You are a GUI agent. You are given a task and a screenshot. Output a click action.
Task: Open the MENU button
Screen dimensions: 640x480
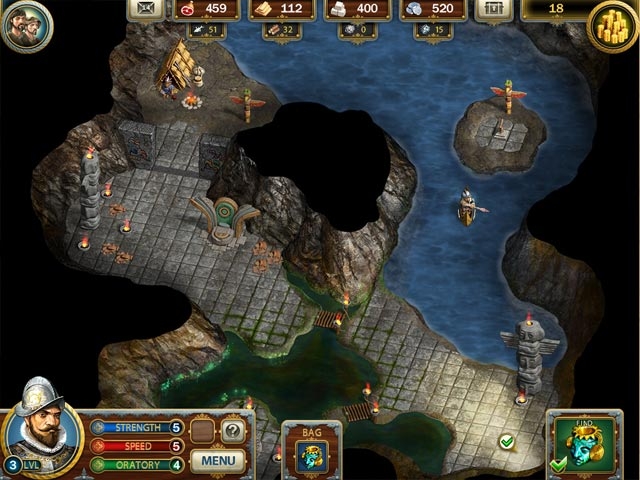pyautogui.click(x=217, y=461)
